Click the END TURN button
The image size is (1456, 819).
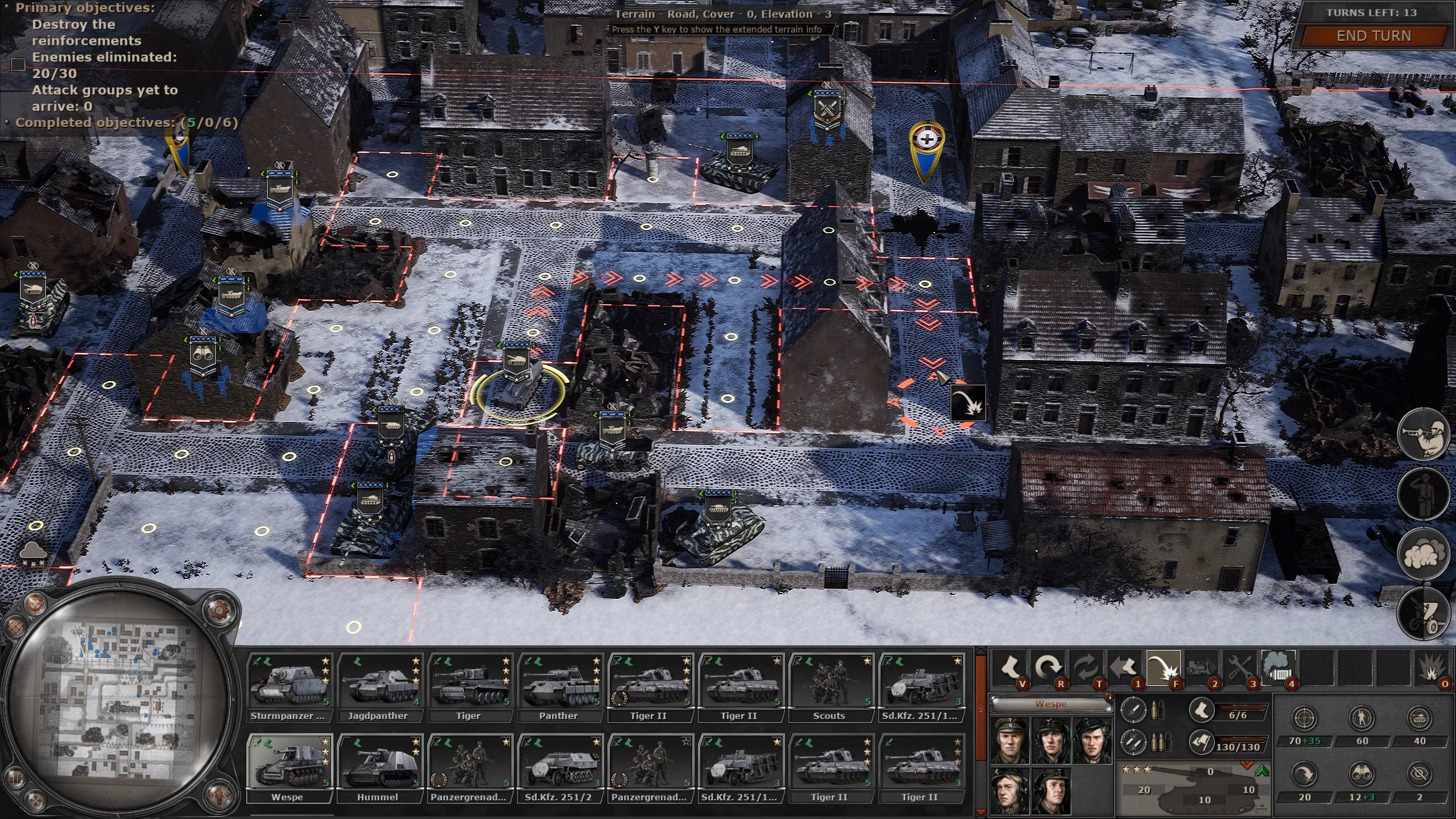1373,36
